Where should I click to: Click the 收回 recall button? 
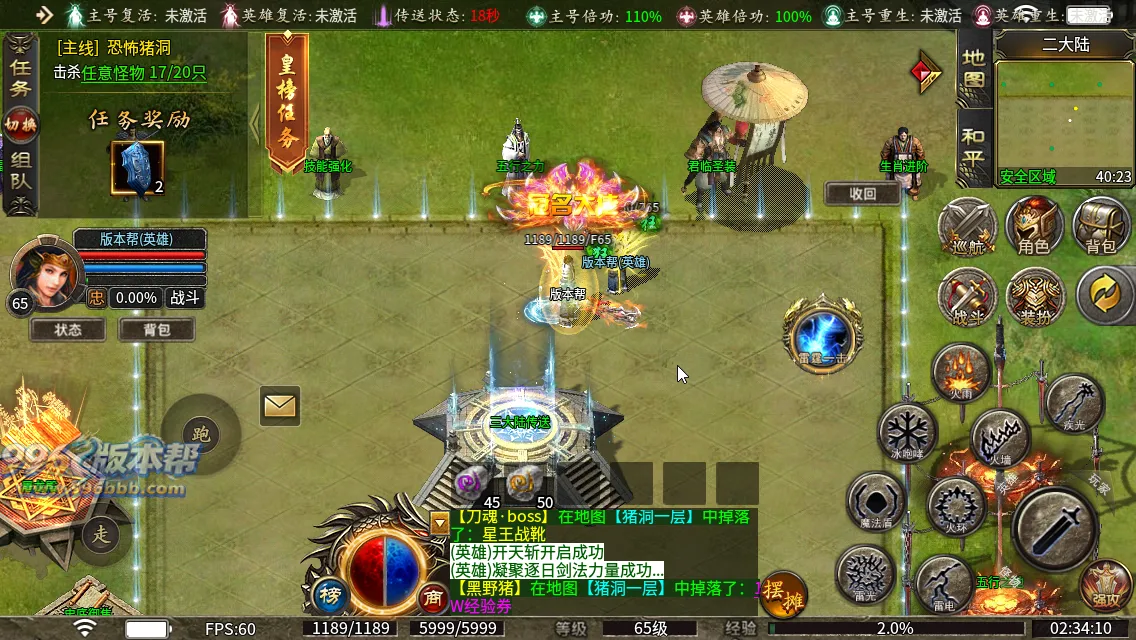pos(862,194)
